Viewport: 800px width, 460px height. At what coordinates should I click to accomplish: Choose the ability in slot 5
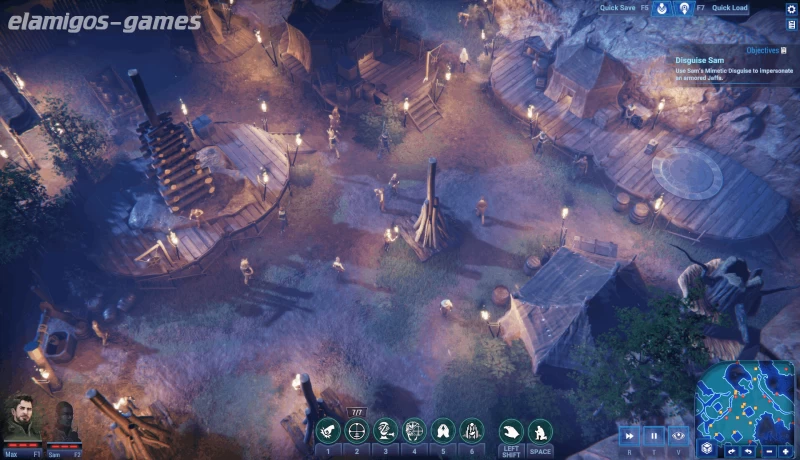pyautogui.click(x=443, y=430)
